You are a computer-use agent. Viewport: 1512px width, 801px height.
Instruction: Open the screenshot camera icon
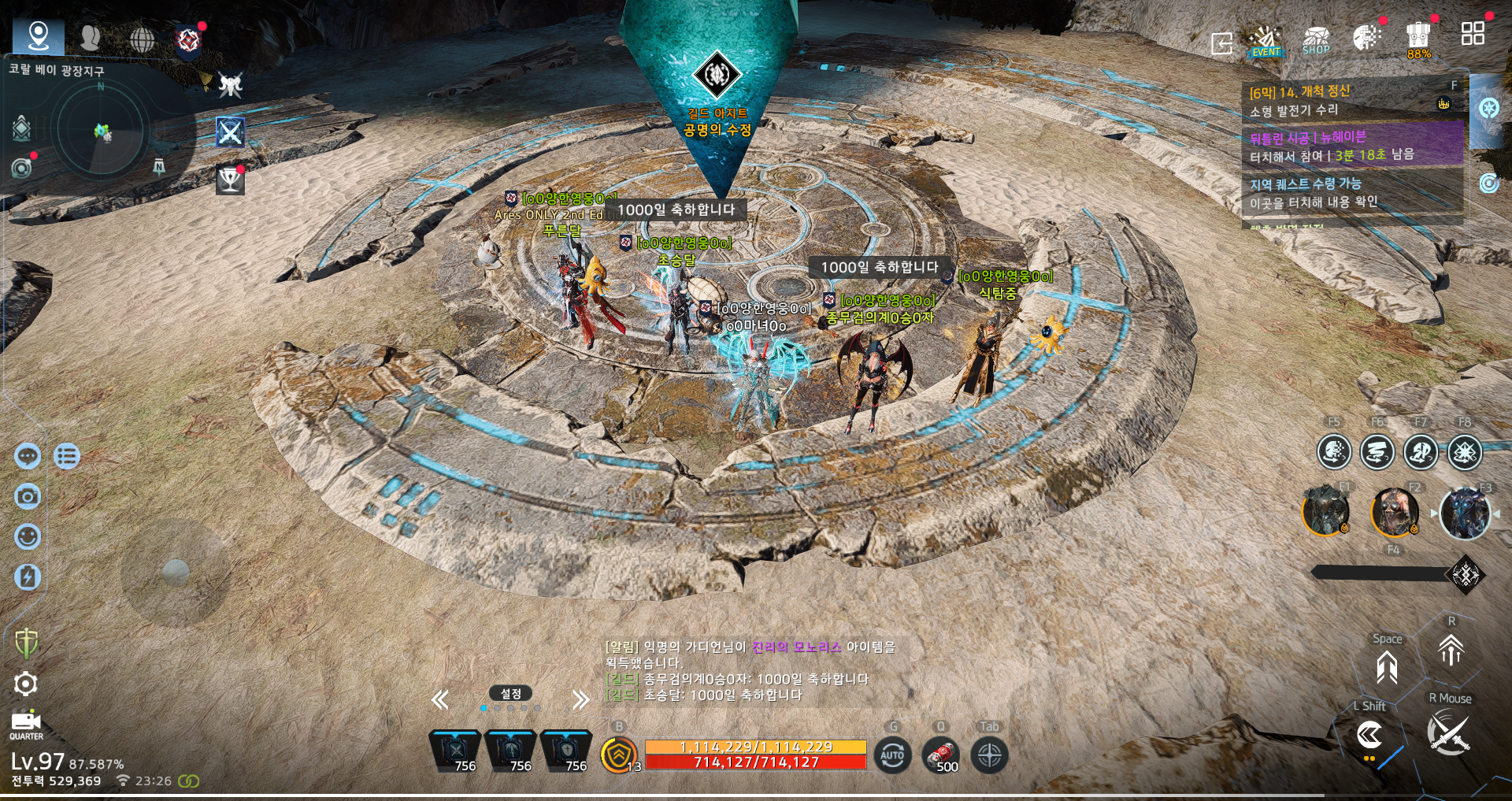pyautogui.click(x=28, y=496)
